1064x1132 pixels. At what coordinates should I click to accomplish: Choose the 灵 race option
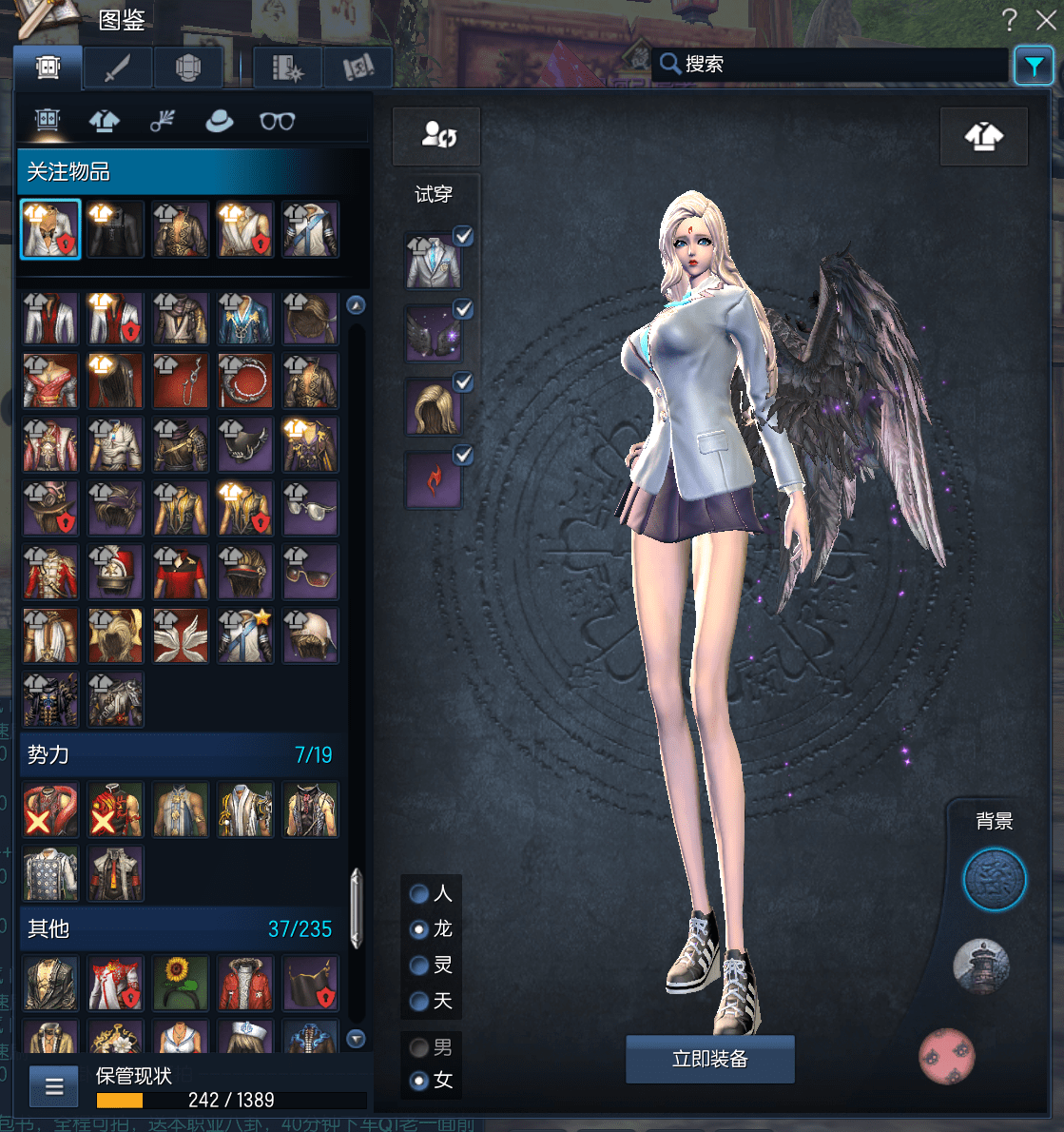(419, 966)
